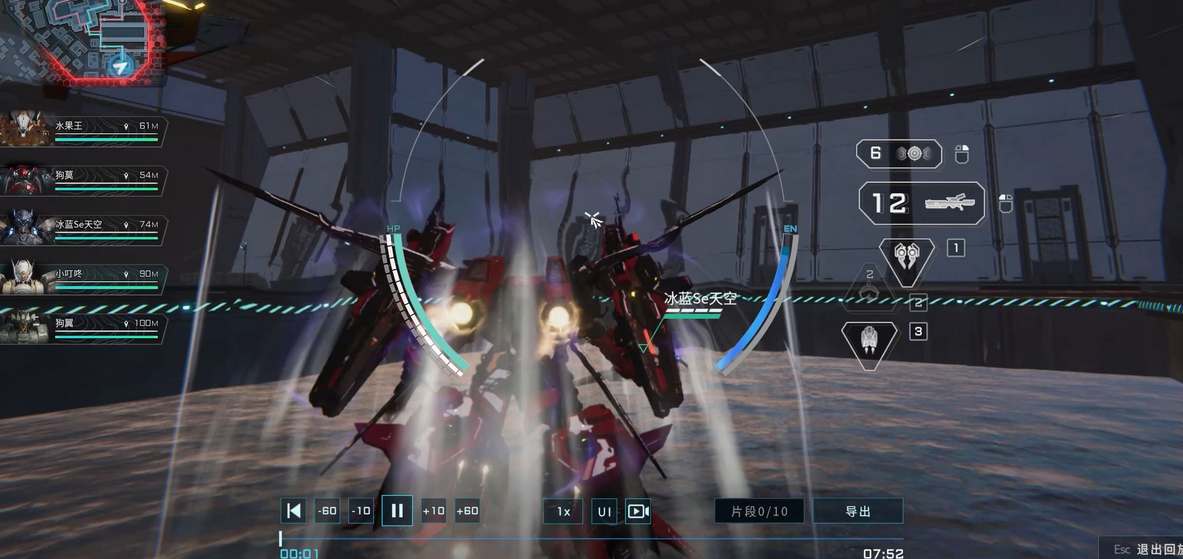Activate the thruster ability in slot 3

869,342
